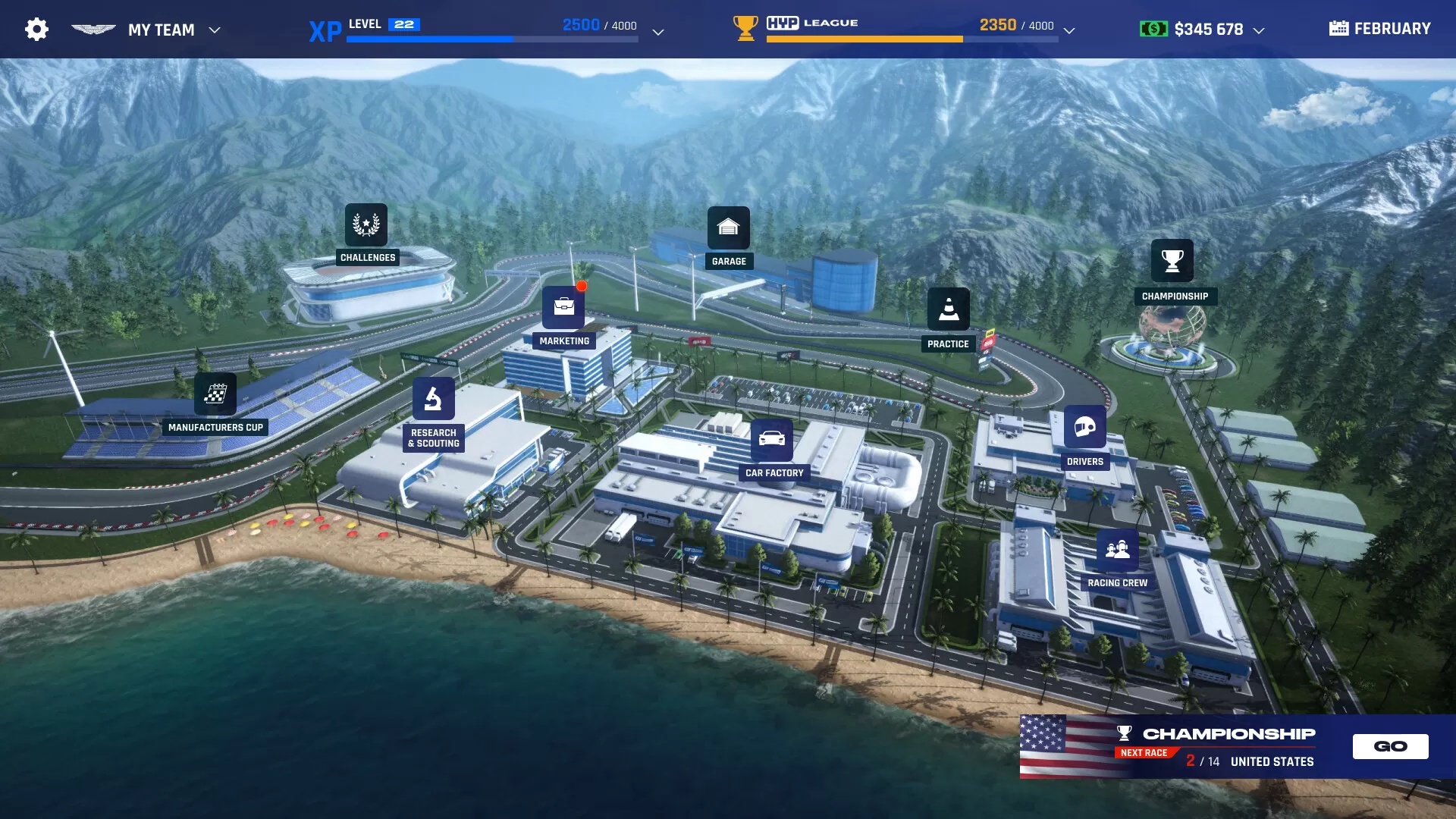Open the Challenges stadium building
1456x819 pixels.
point(367,224)
